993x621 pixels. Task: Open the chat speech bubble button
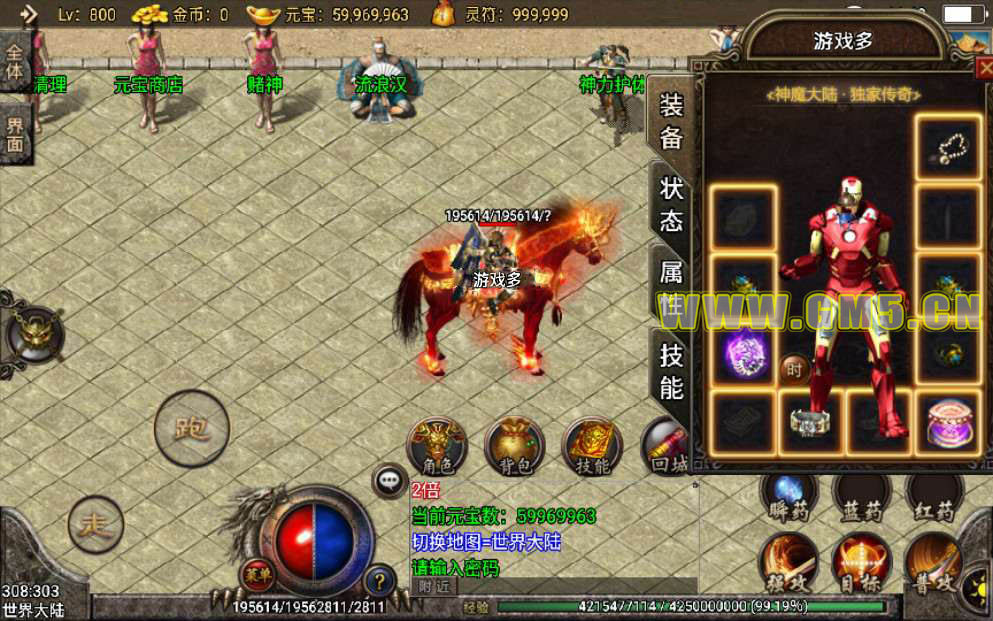389,481
